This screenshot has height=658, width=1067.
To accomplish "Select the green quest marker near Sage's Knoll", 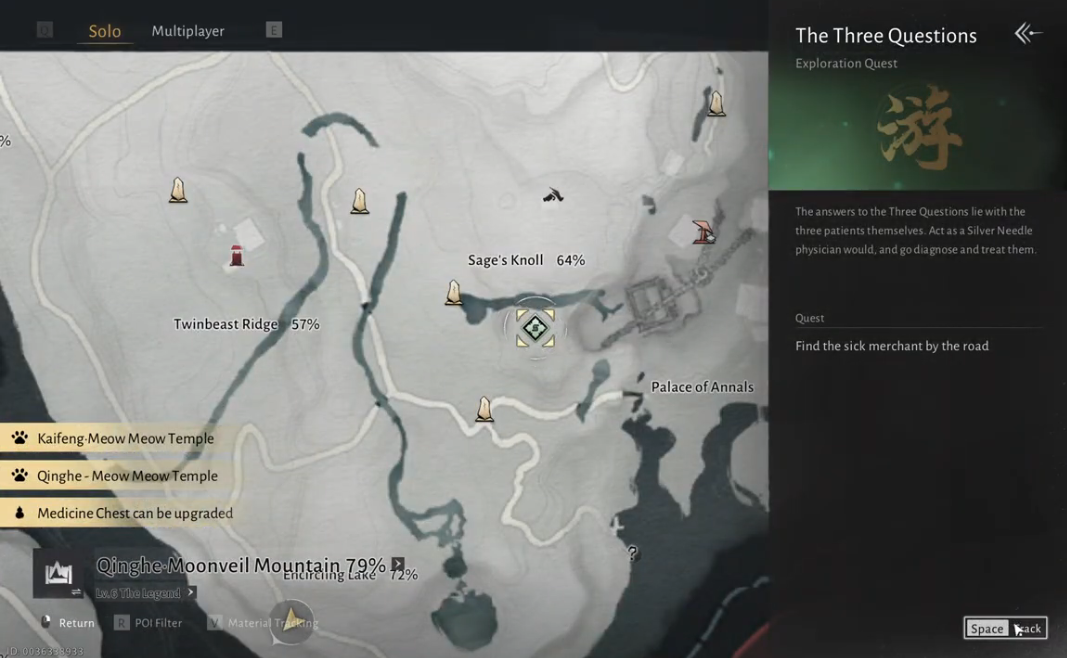I will pyautogui.click(x=535, y=327).
